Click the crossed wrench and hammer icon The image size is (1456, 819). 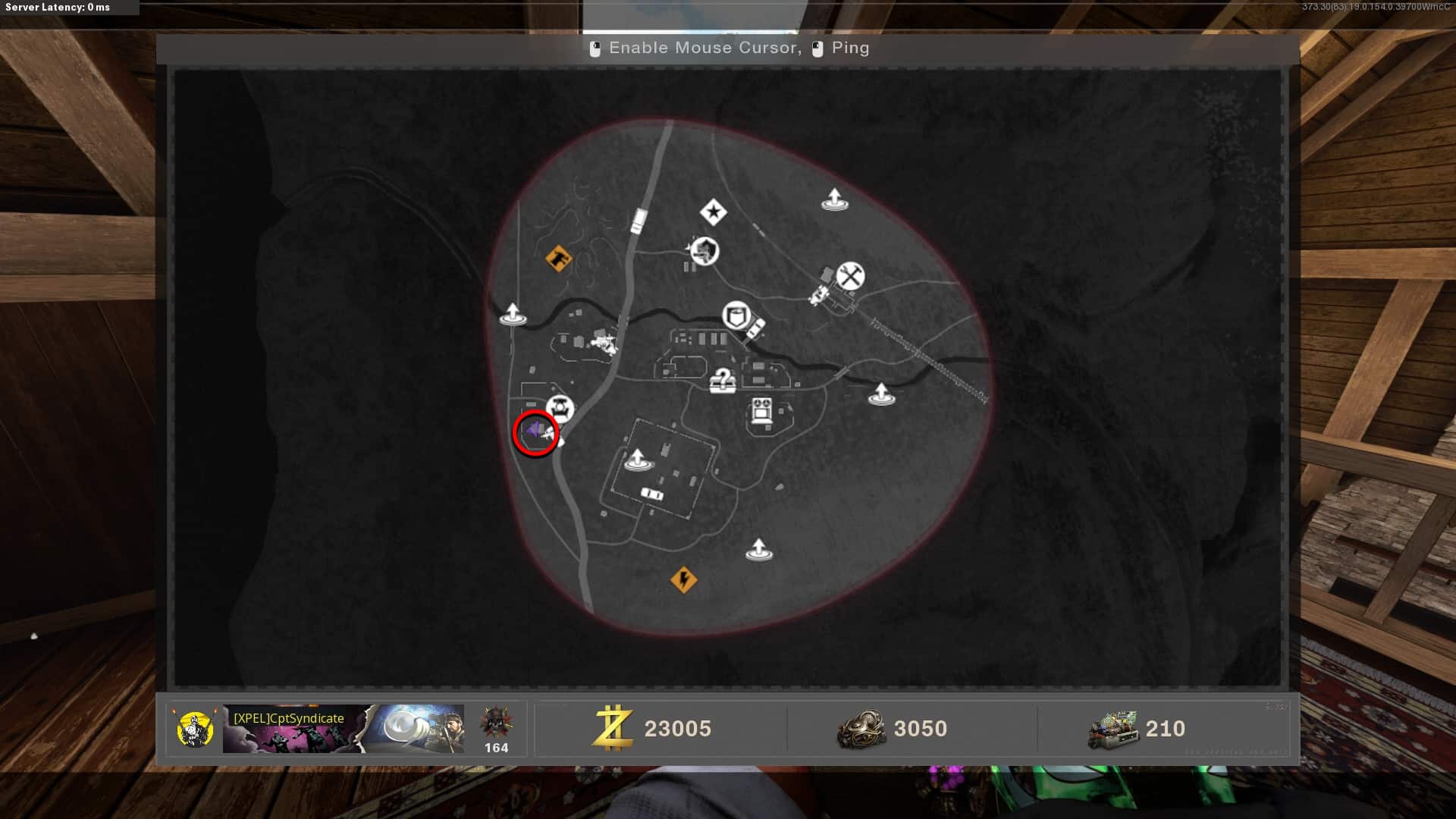tap(850, 276)
